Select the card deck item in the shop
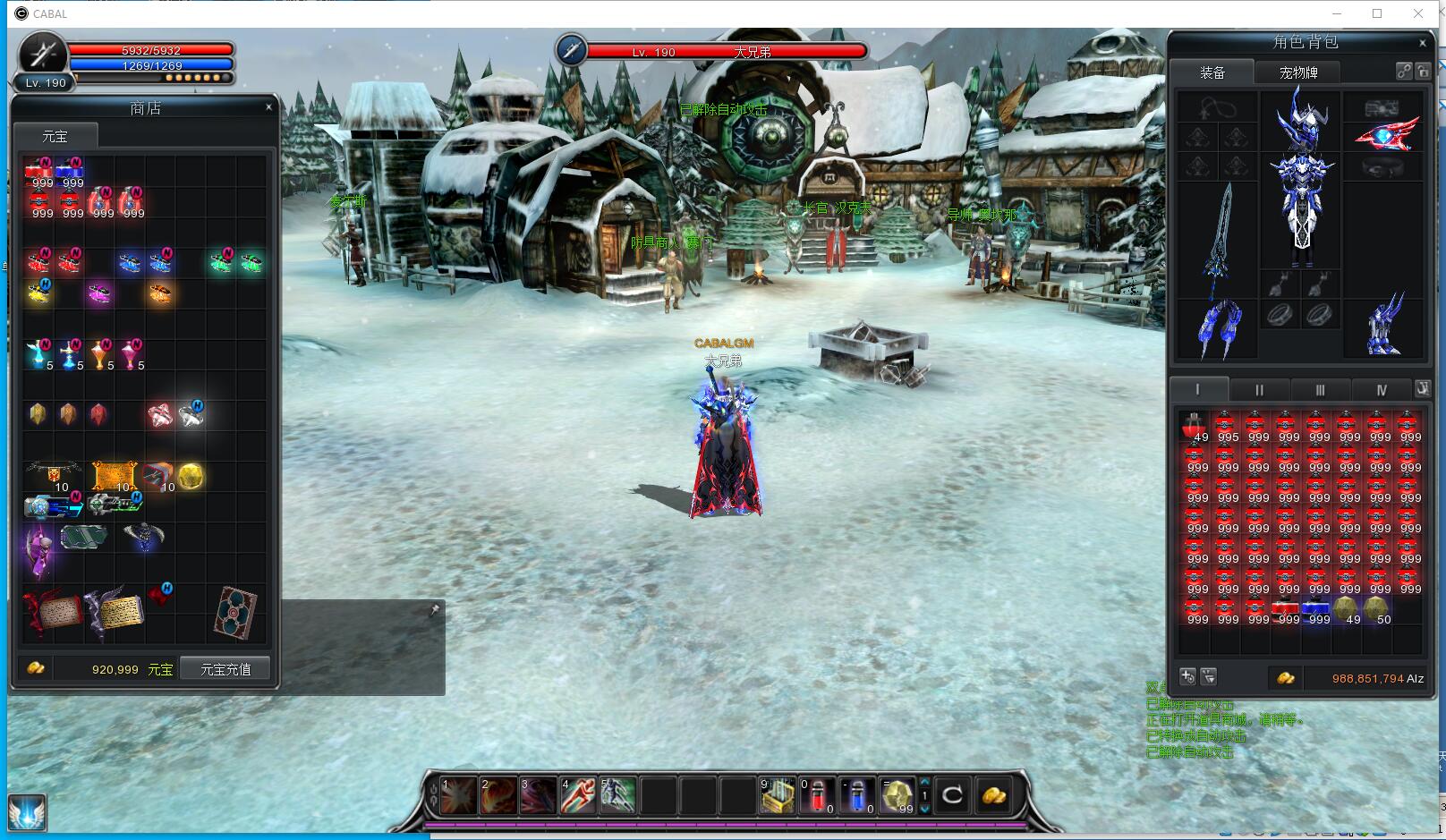1446x840 pixels. tap(237, 613)
